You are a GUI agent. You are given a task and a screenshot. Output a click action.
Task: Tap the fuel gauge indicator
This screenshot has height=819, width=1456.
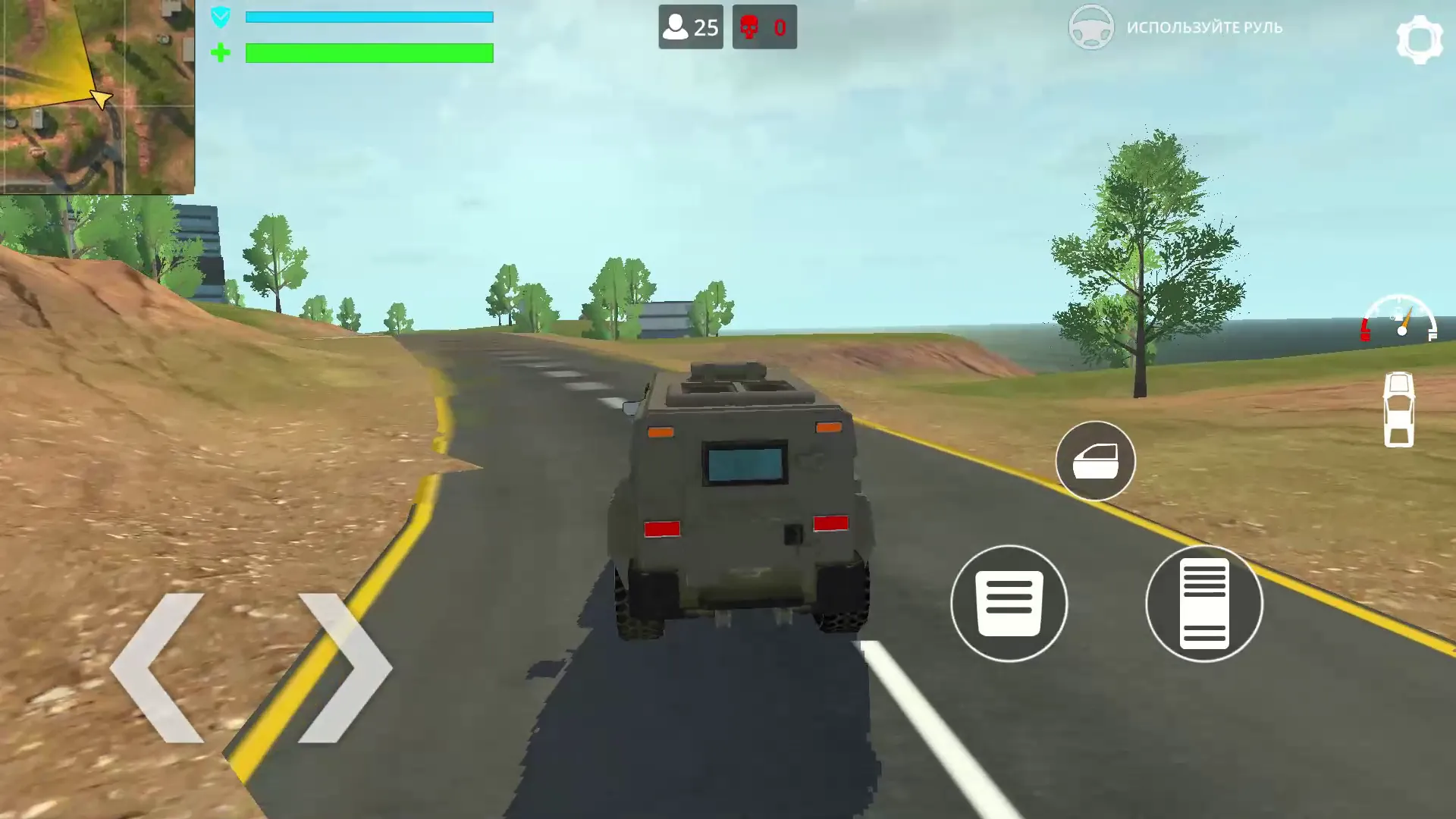pos(1401,322)
